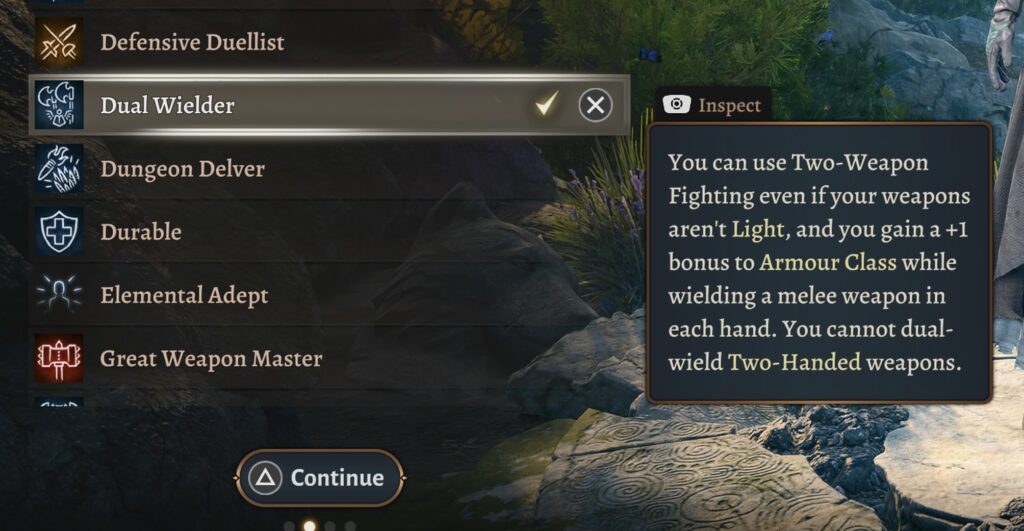This screenshot has width=1024, height=531.
Task: Select the Elemental Adept feat
Action: point(184,296)
